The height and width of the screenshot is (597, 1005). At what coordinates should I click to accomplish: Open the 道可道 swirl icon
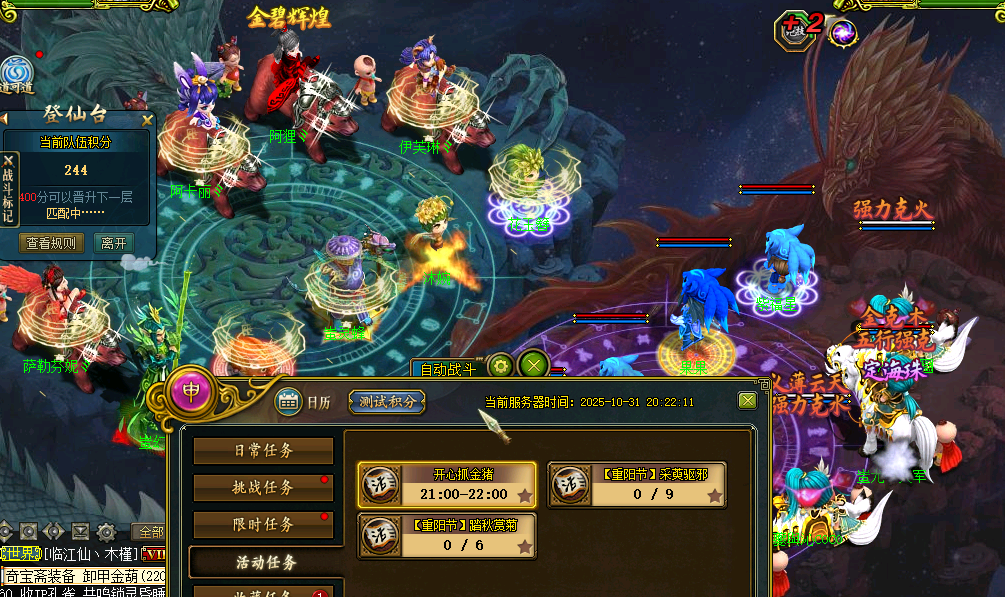(16, 74)
